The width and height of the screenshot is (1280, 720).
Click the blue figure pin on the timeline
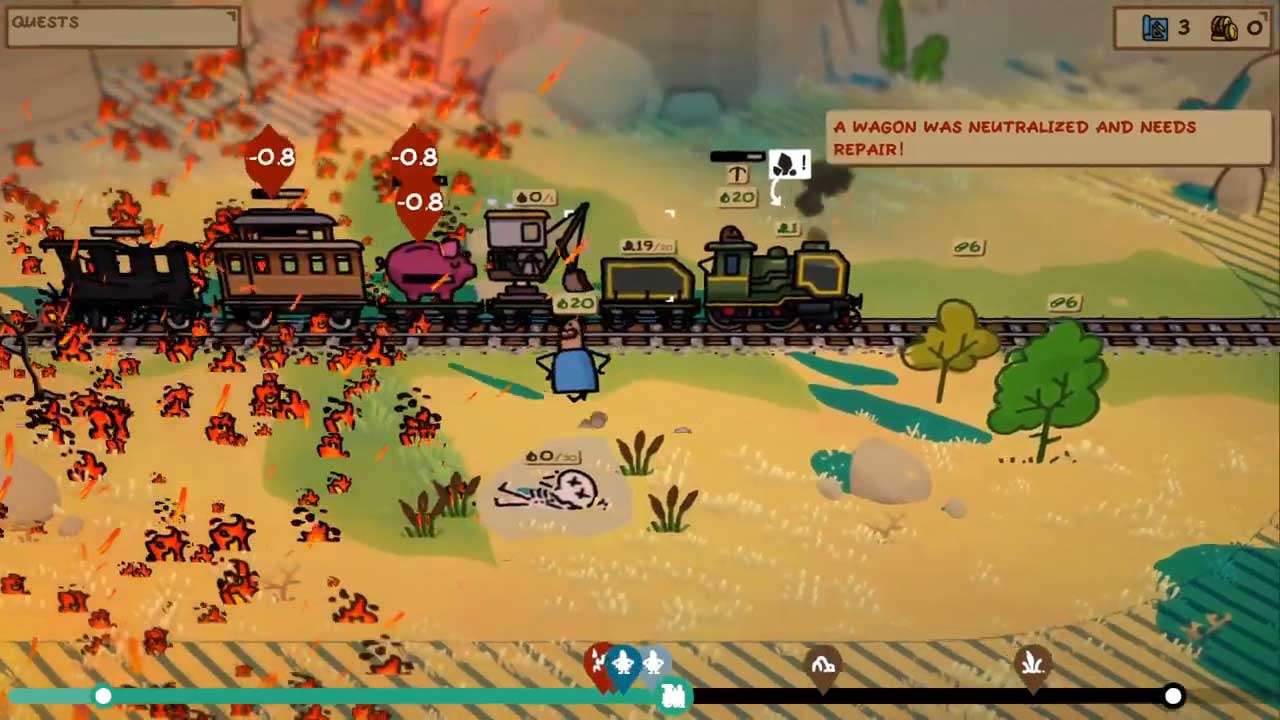click(624, 664)
